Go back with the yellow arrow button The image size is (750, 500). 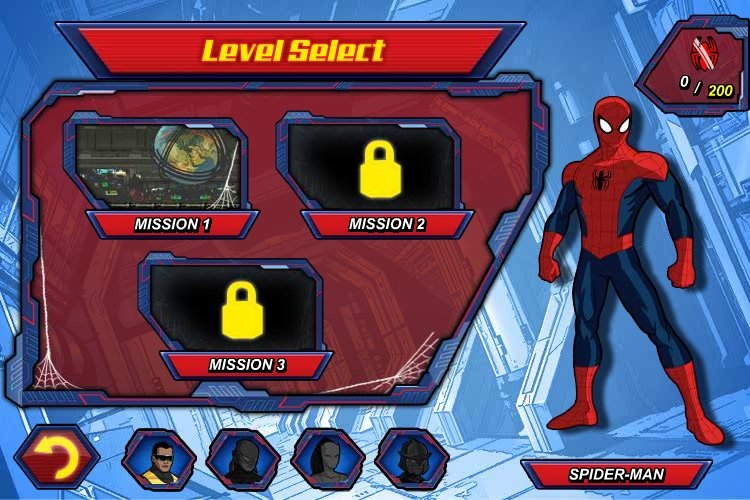click(x=56, y=459)
